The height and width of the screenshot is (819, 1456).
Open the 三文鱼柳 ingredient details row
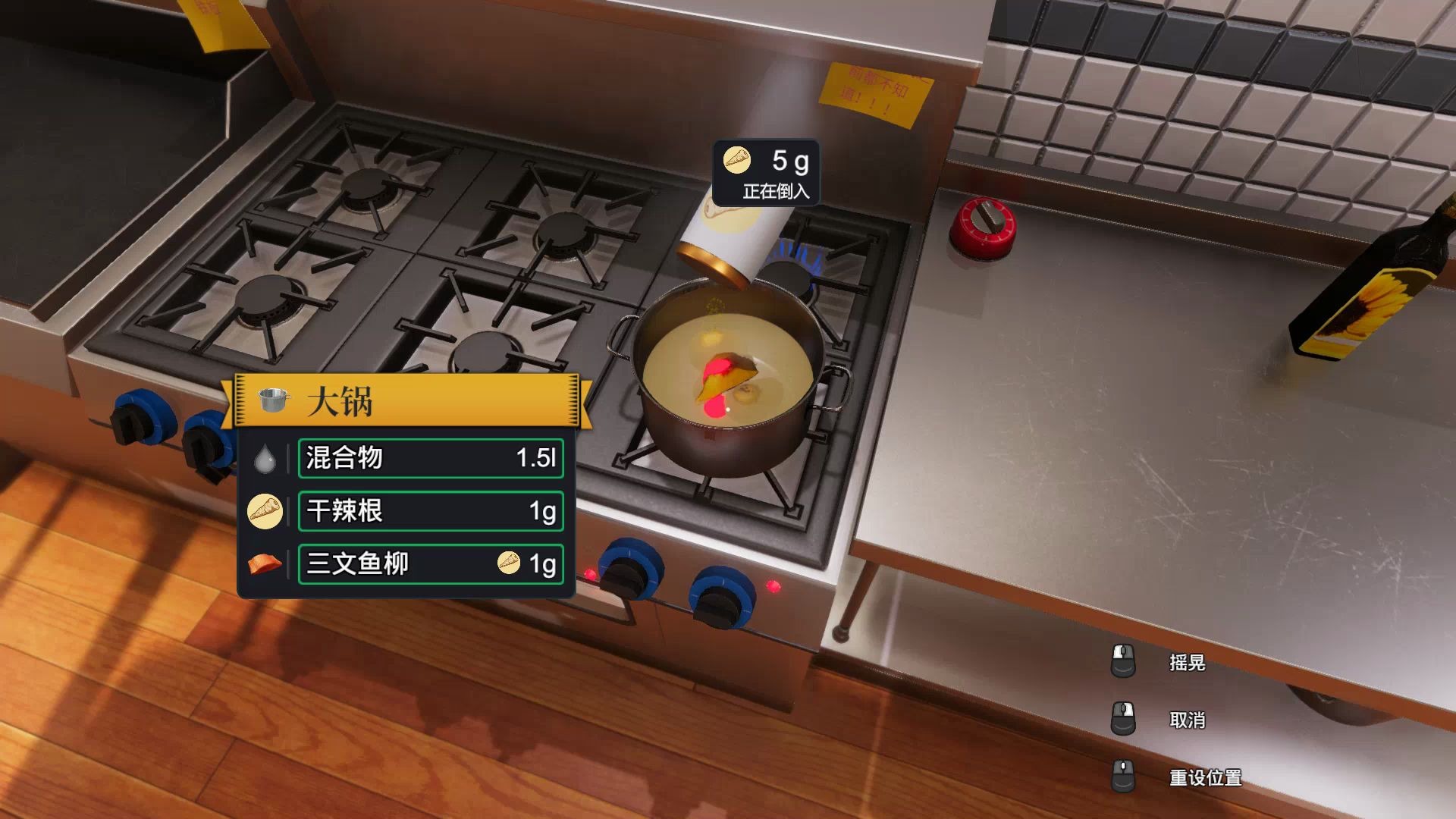[x=430, y=564]
